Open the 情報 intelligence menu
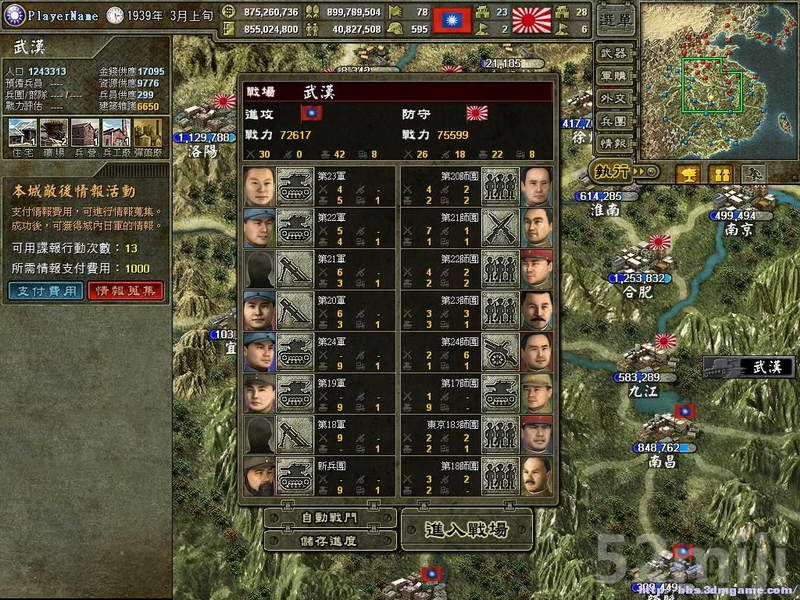 [616, 143]
